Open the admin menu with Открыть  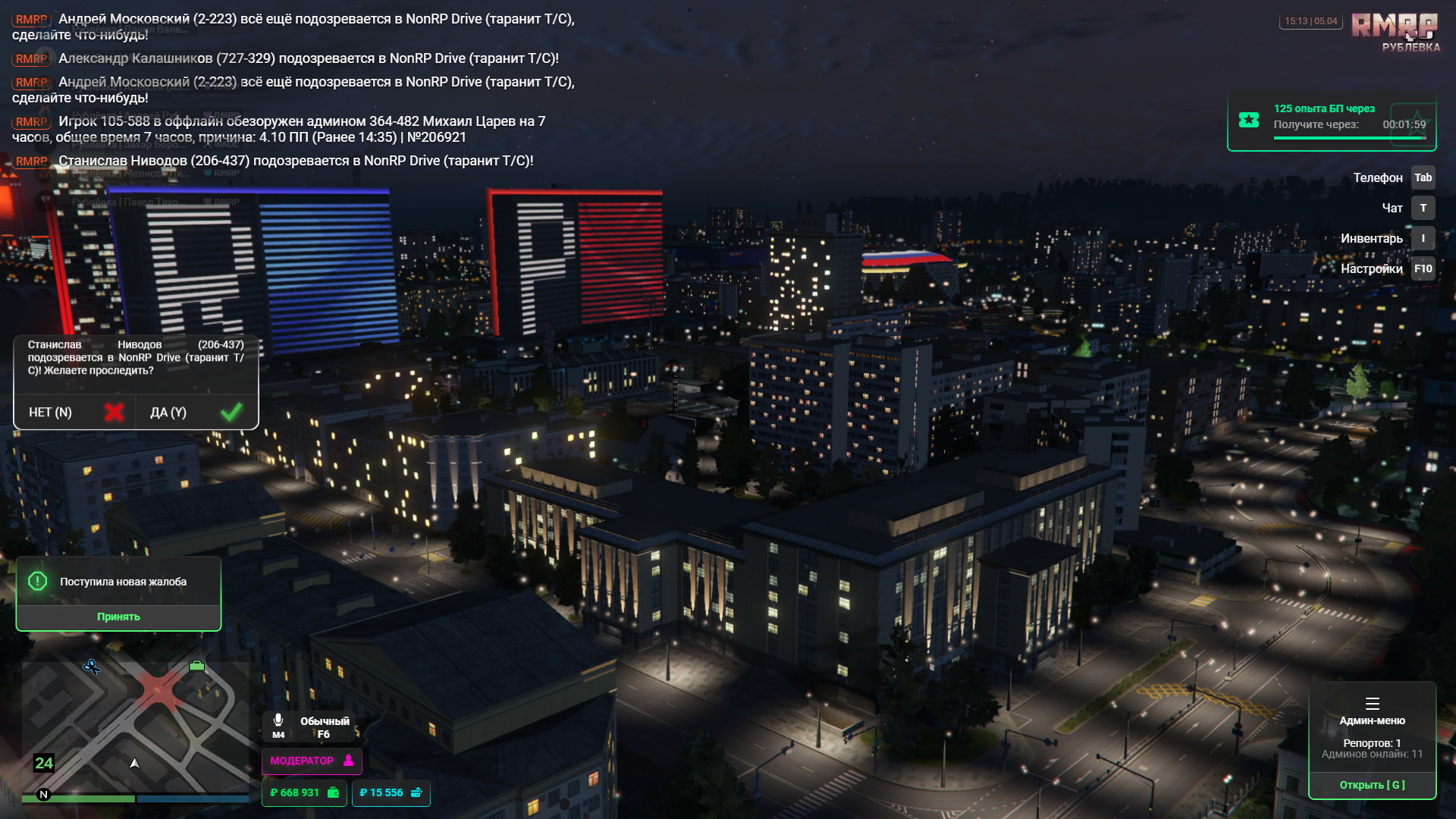pos(1372,785)
